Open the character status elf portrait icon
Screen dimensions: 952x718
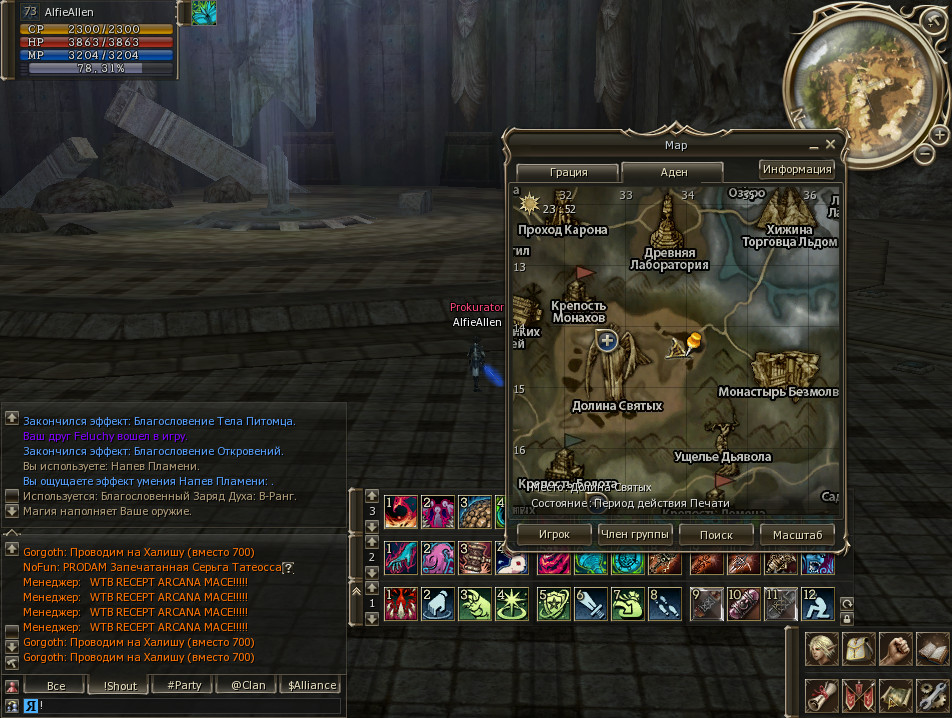pos(822,648)
